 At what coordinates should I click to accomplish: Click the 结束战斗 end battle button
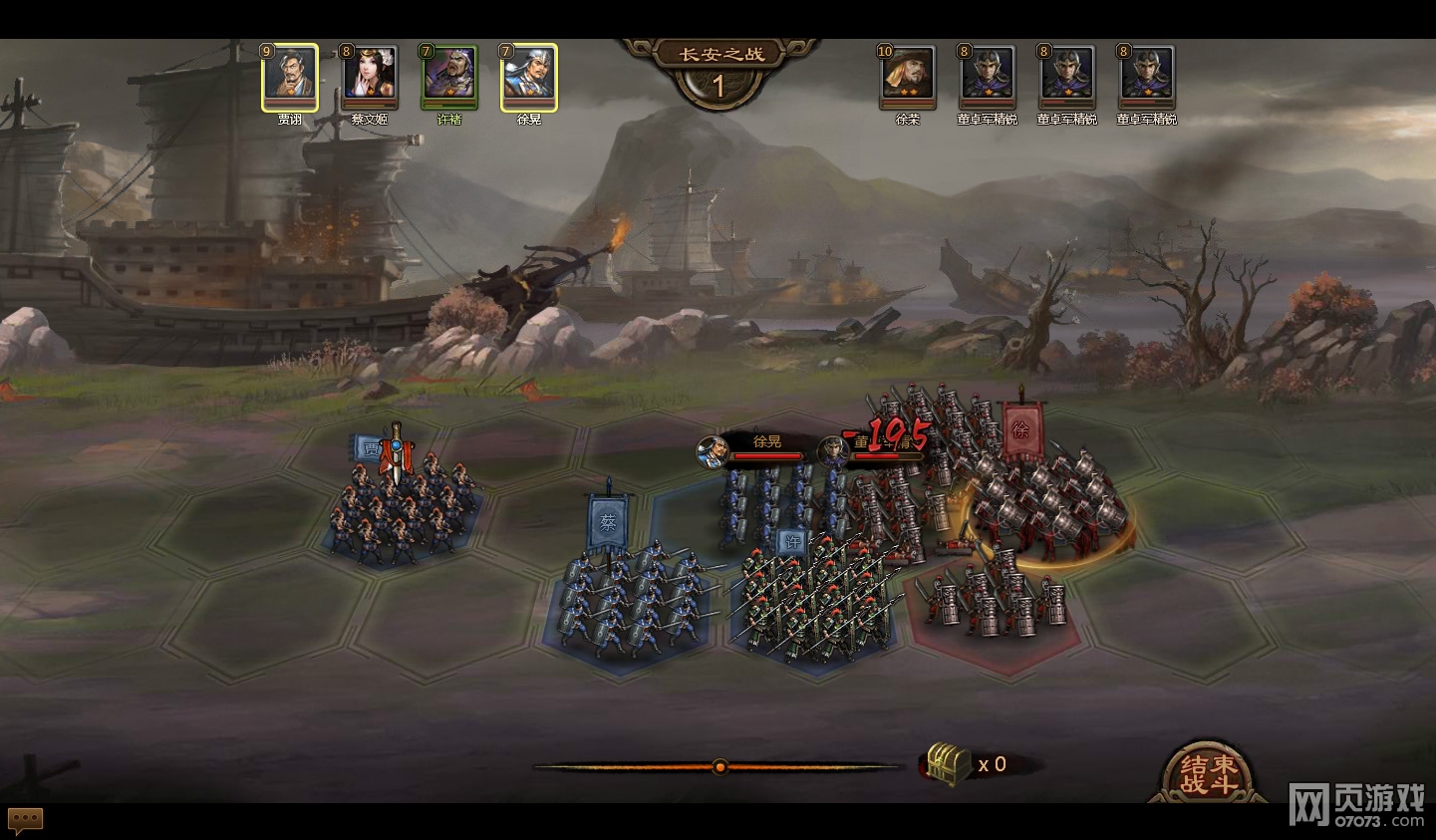(1208, 774)
